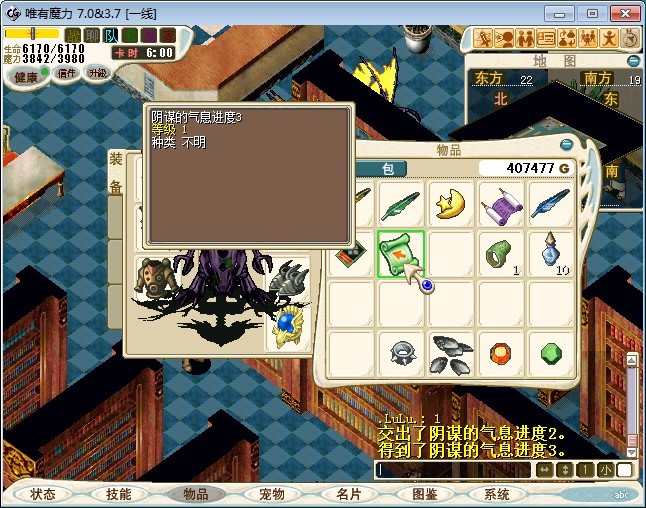Minimize the 物品 inventory panel
The image size is (646, 508).
566,145
